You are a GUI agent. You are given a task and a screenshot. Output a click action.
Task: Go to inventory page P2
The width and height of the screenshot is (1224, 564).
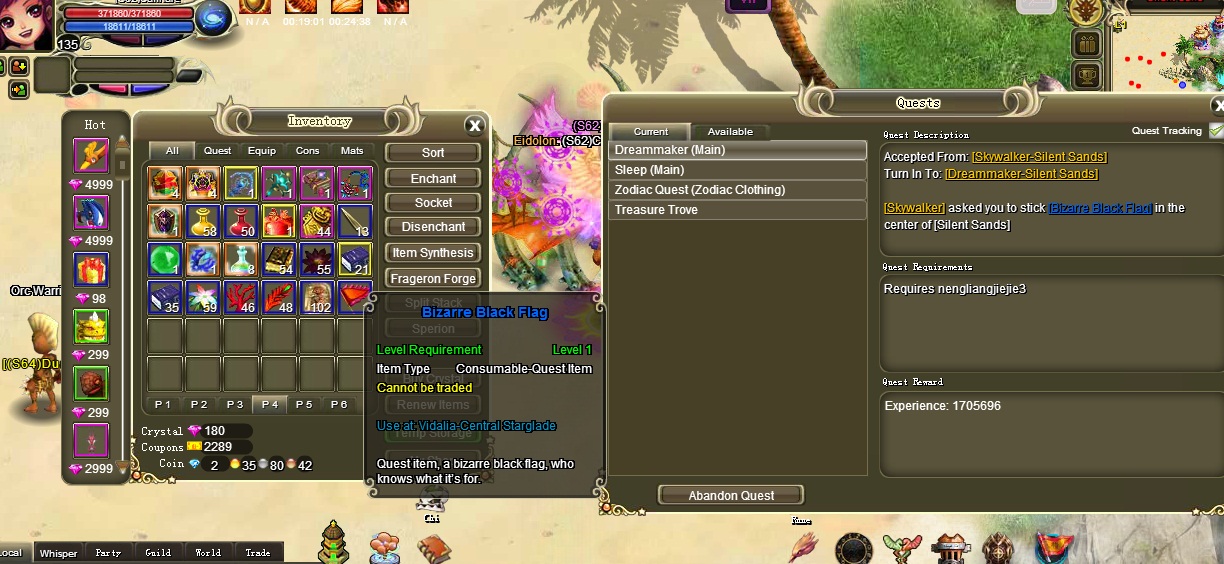tap(199, 404)
